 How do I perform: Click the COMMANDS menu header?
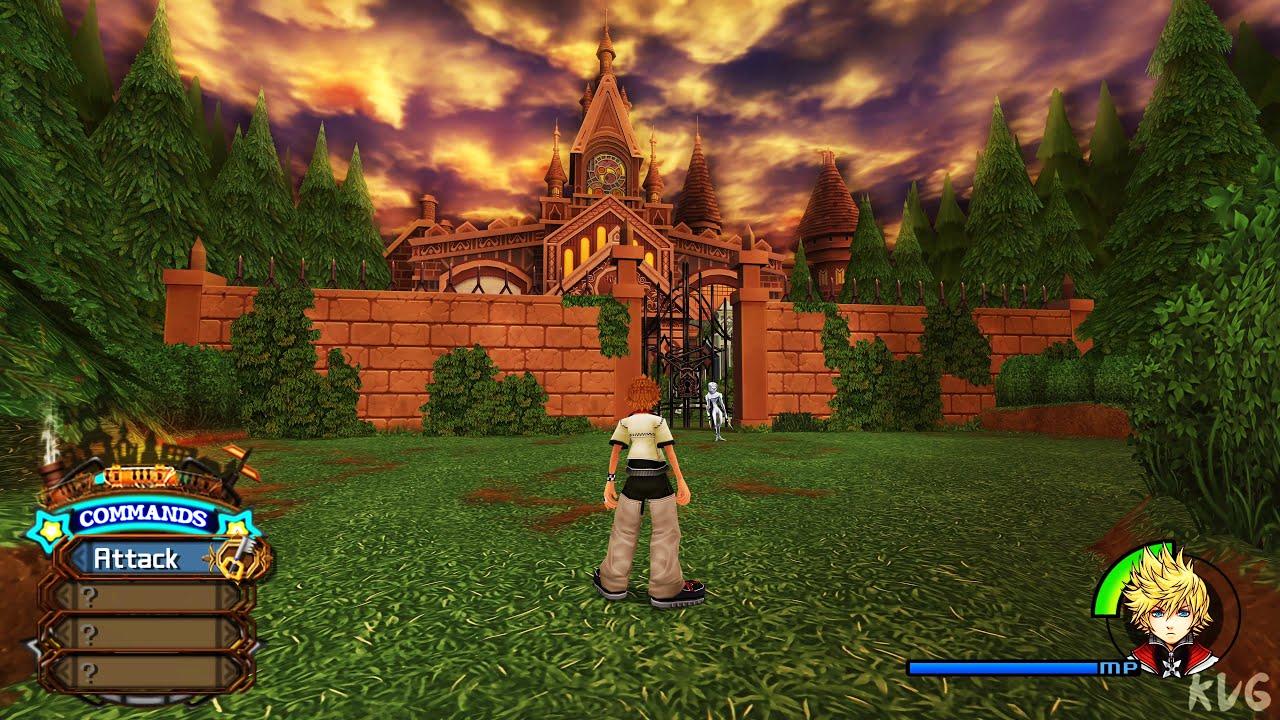pyautogui.click(x=143, y=518)
